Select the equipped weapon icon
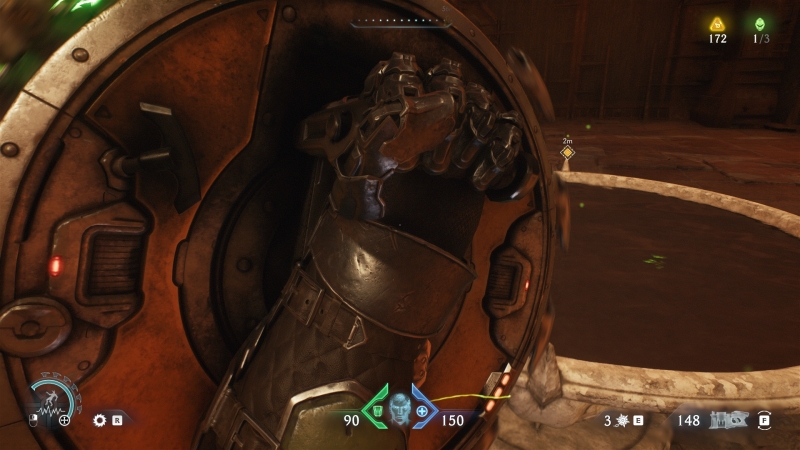The width and height of the screenshot is (800, 450). 727,421
